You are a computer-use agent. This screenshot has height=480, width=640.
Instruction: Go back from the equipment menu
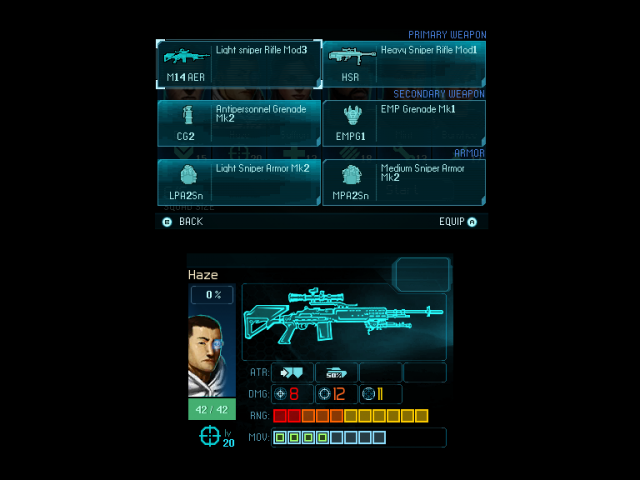click(183, 222)
